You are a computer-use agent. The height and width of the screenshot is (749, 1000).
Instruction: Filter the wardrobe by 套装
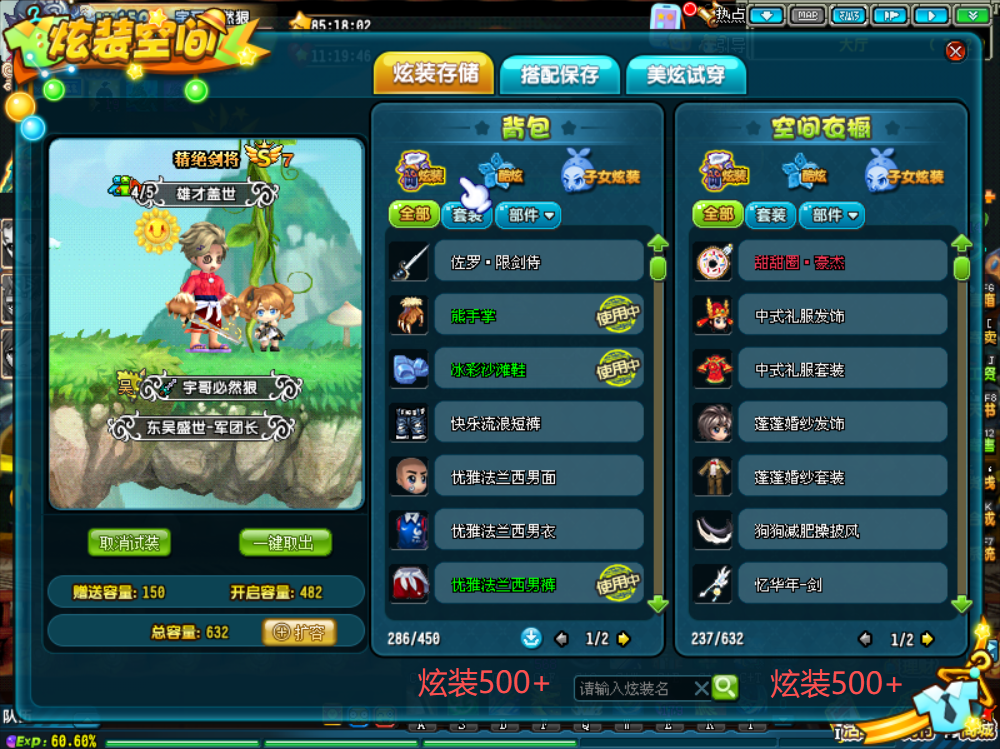[x=770, y=214]
